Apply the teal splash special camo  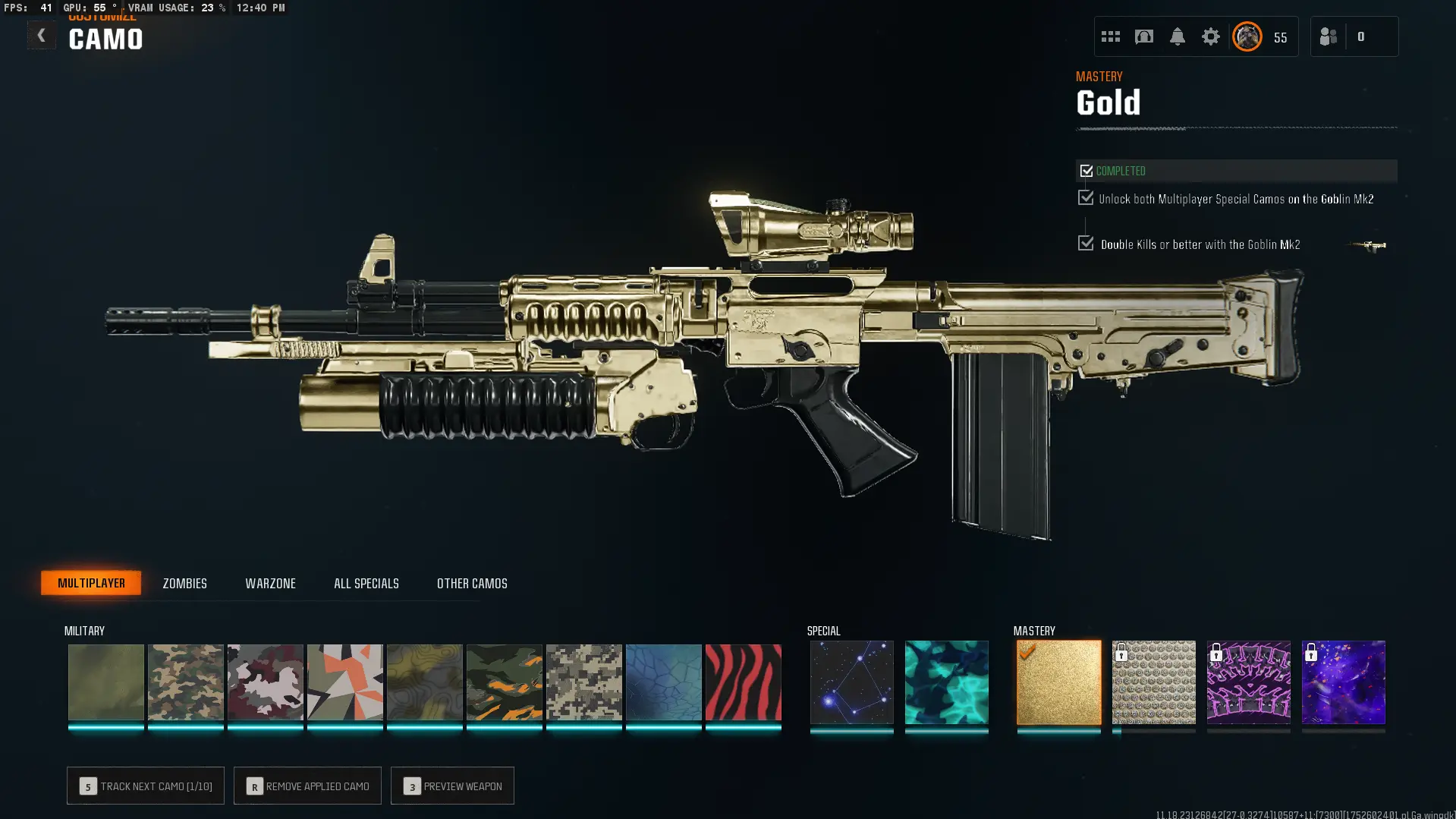point(946,682)
